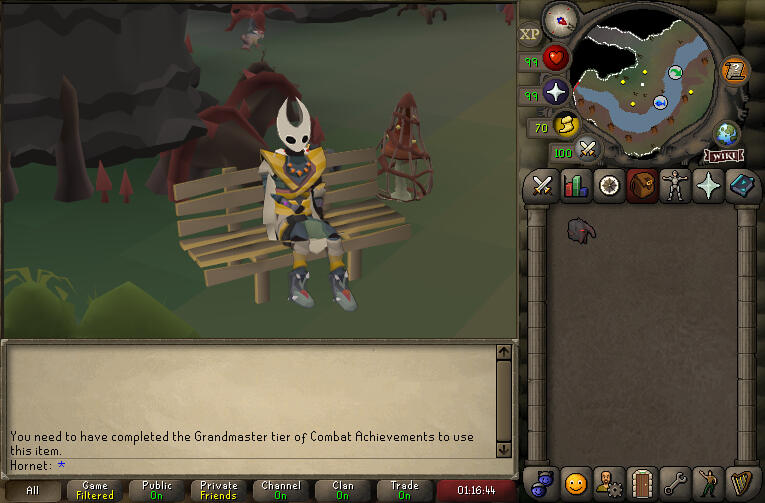This screenshot has width=765, height=503.
Task: Open the Trade chat tab
Action: coord(404,491)
